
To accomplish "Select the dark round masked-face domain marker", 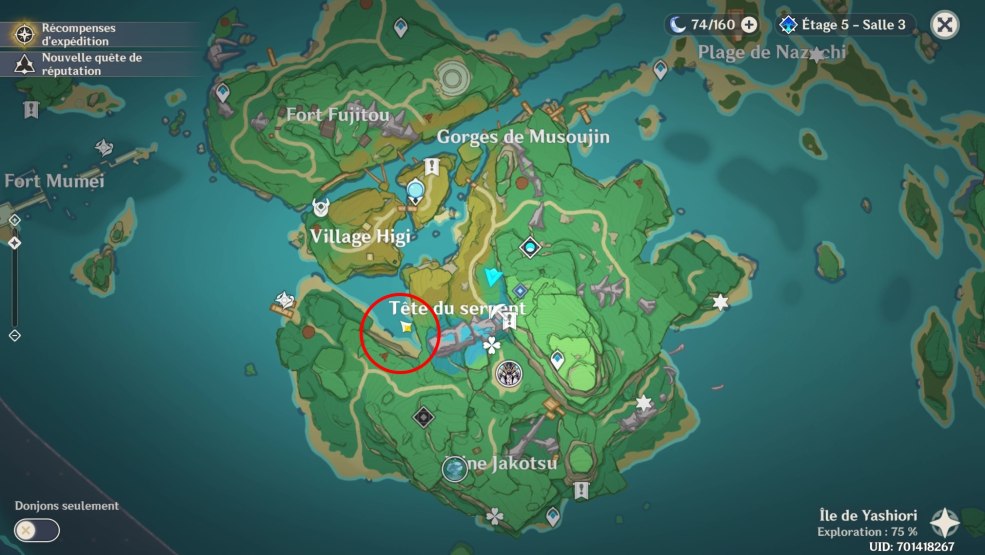I will [508, 374].
